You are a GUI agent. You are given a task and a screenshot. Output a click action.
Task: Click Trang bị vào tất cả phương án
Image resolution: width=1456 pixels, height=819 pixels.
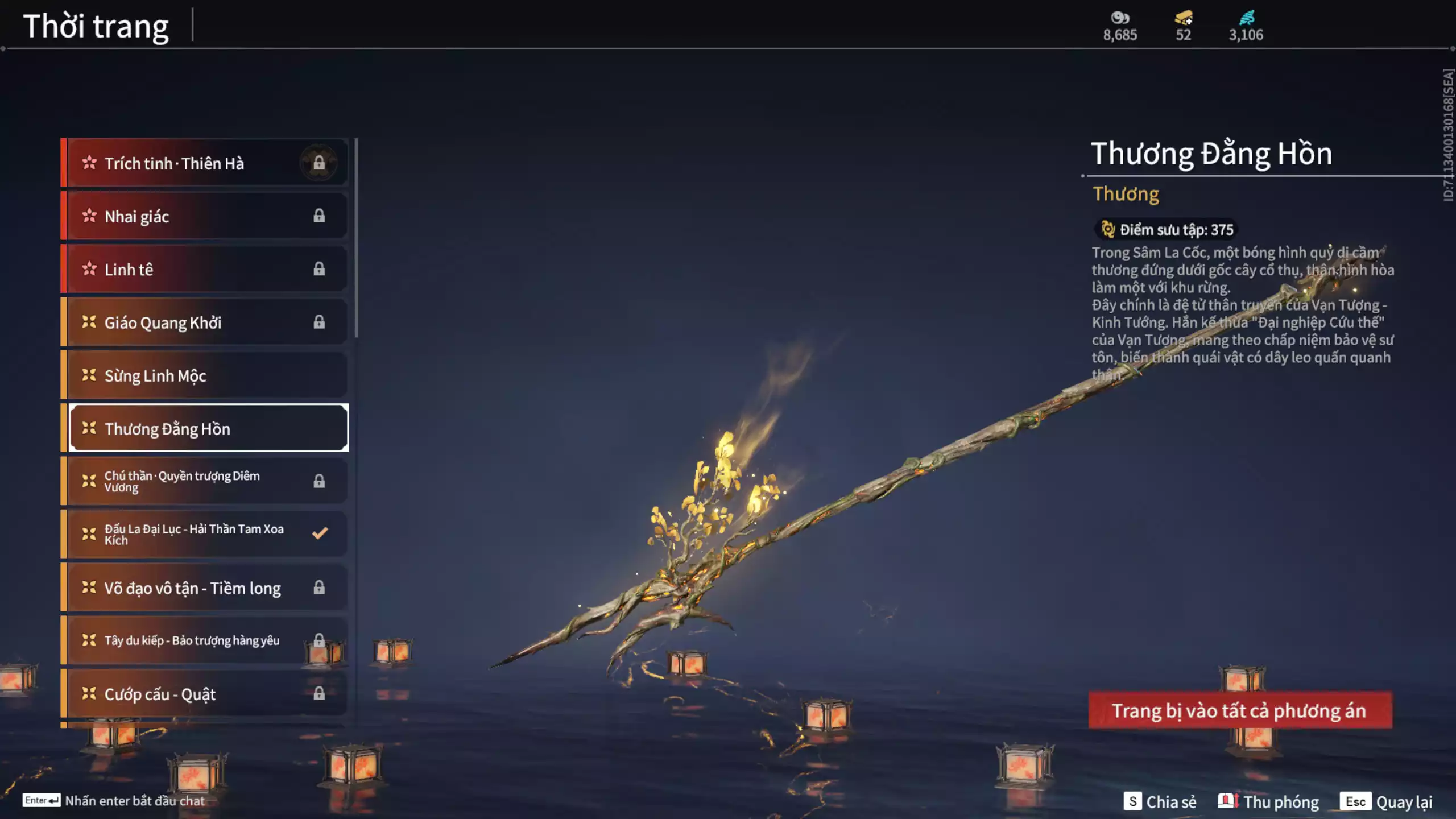[1240, 710]
